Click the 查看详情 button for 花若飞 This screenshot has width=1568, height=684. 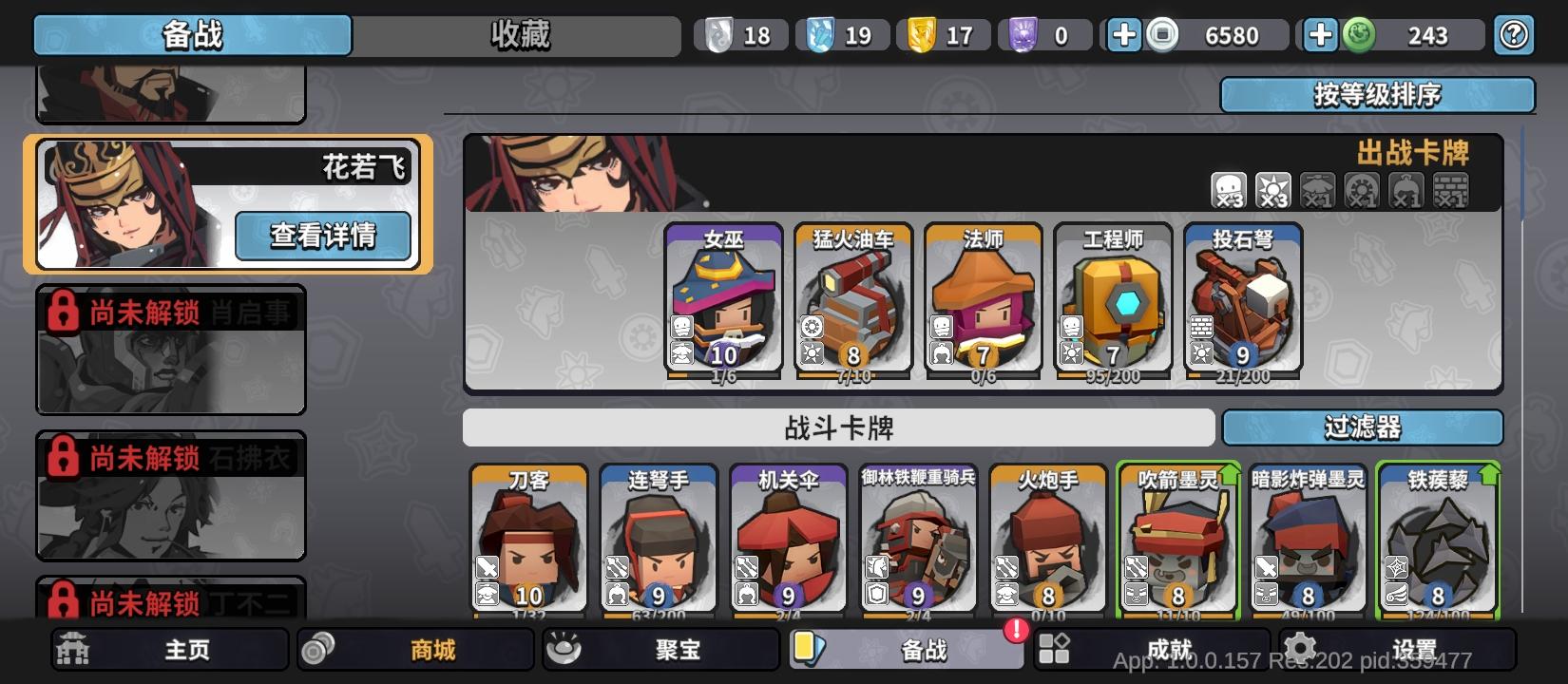point(324,235)
